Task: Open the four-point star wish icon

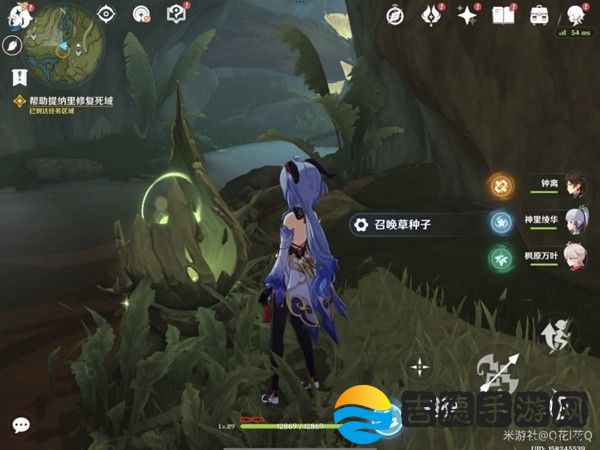Action: tap(466, 15)
